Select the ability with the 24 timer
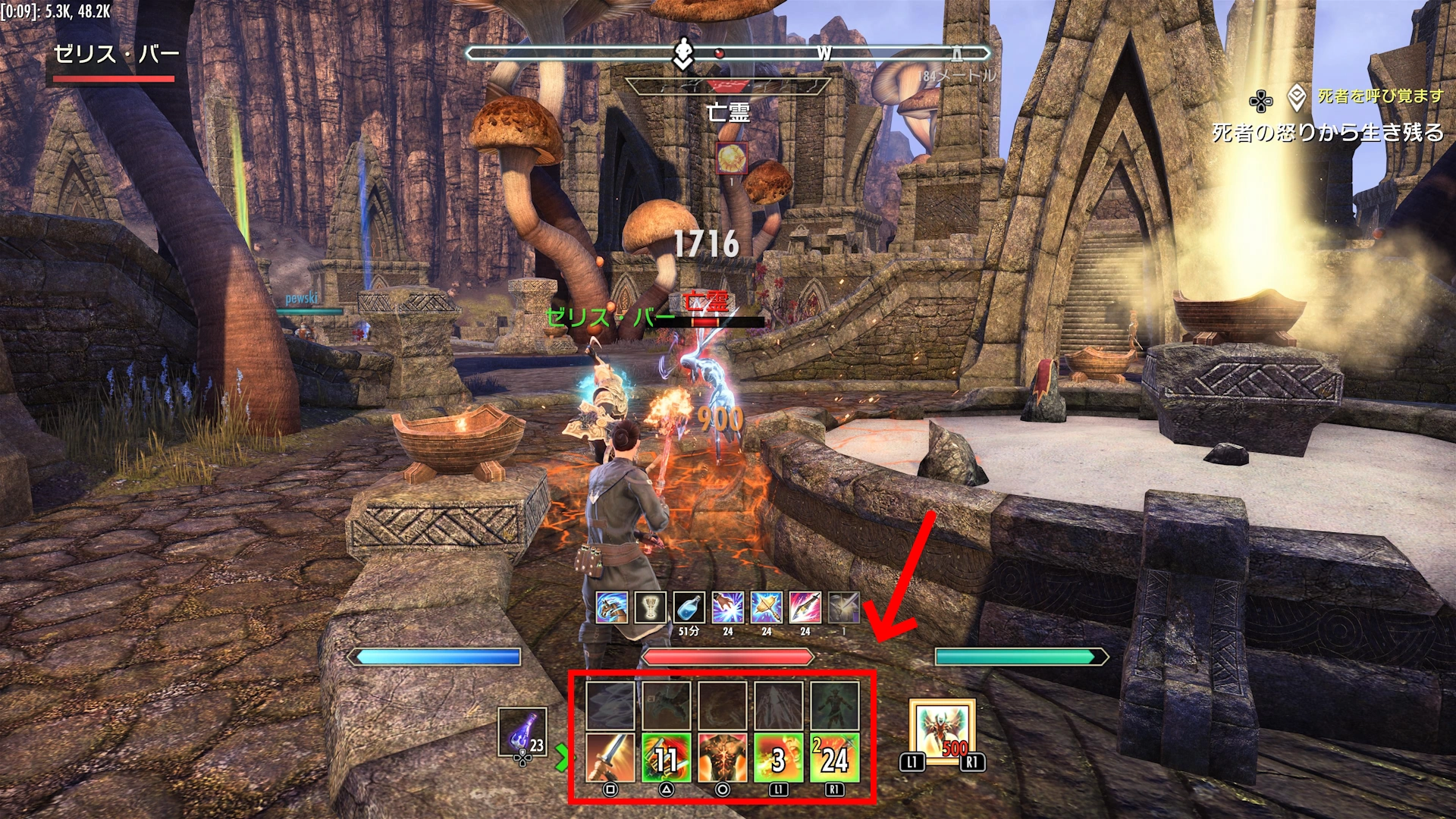This screenshot has width=1456, height=819. [x=835, y=758]
